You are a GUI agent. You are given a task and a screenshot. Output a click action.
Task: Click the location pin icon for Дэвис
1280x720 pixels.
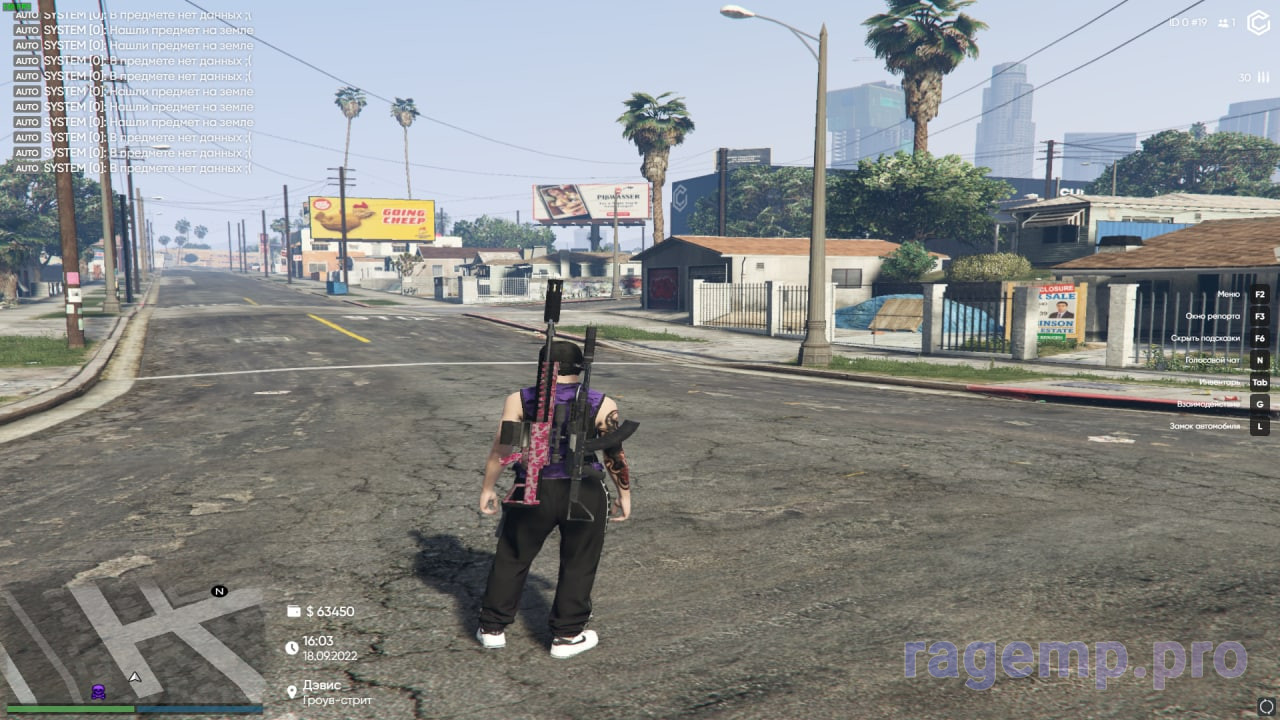292,691
